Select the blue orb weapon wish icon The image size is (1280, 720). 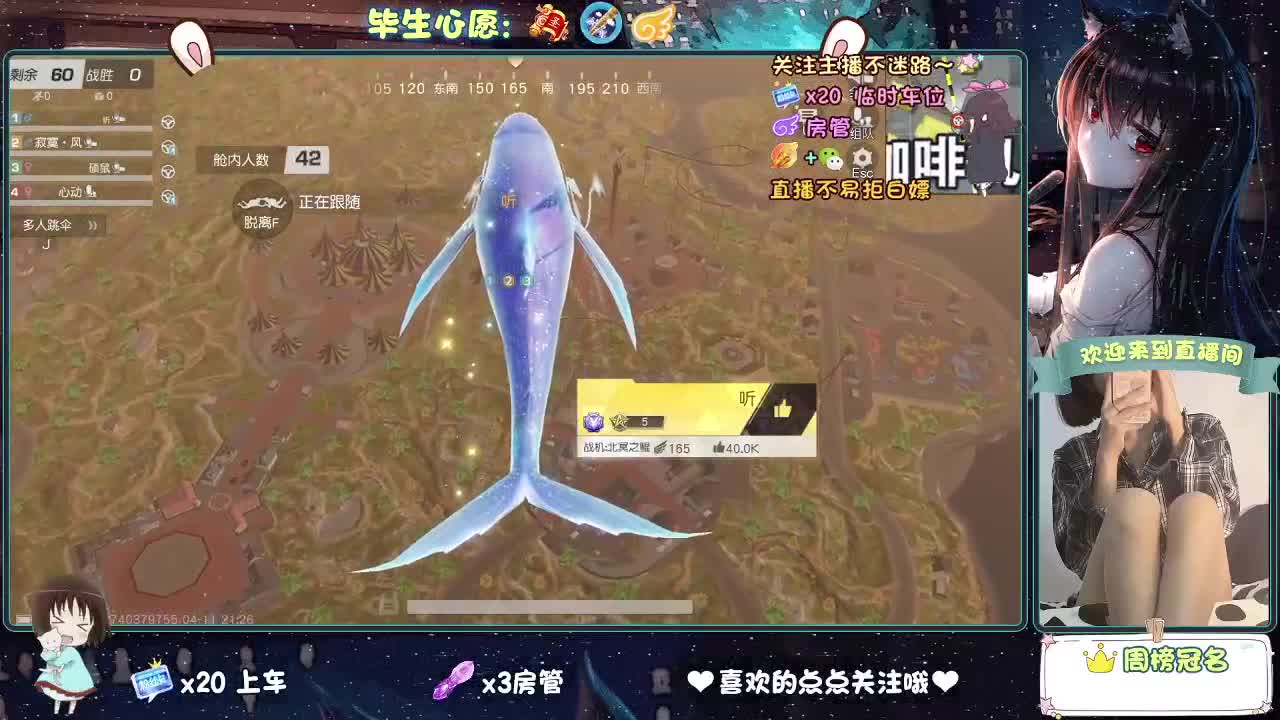click(601, 24)
